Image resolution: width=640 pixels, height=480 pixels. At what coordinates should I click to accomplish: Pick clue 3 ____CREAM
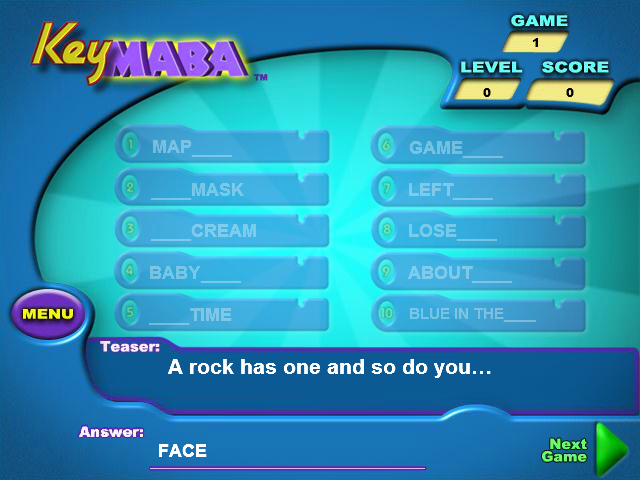pyautogui.click(x=222, y=231)
